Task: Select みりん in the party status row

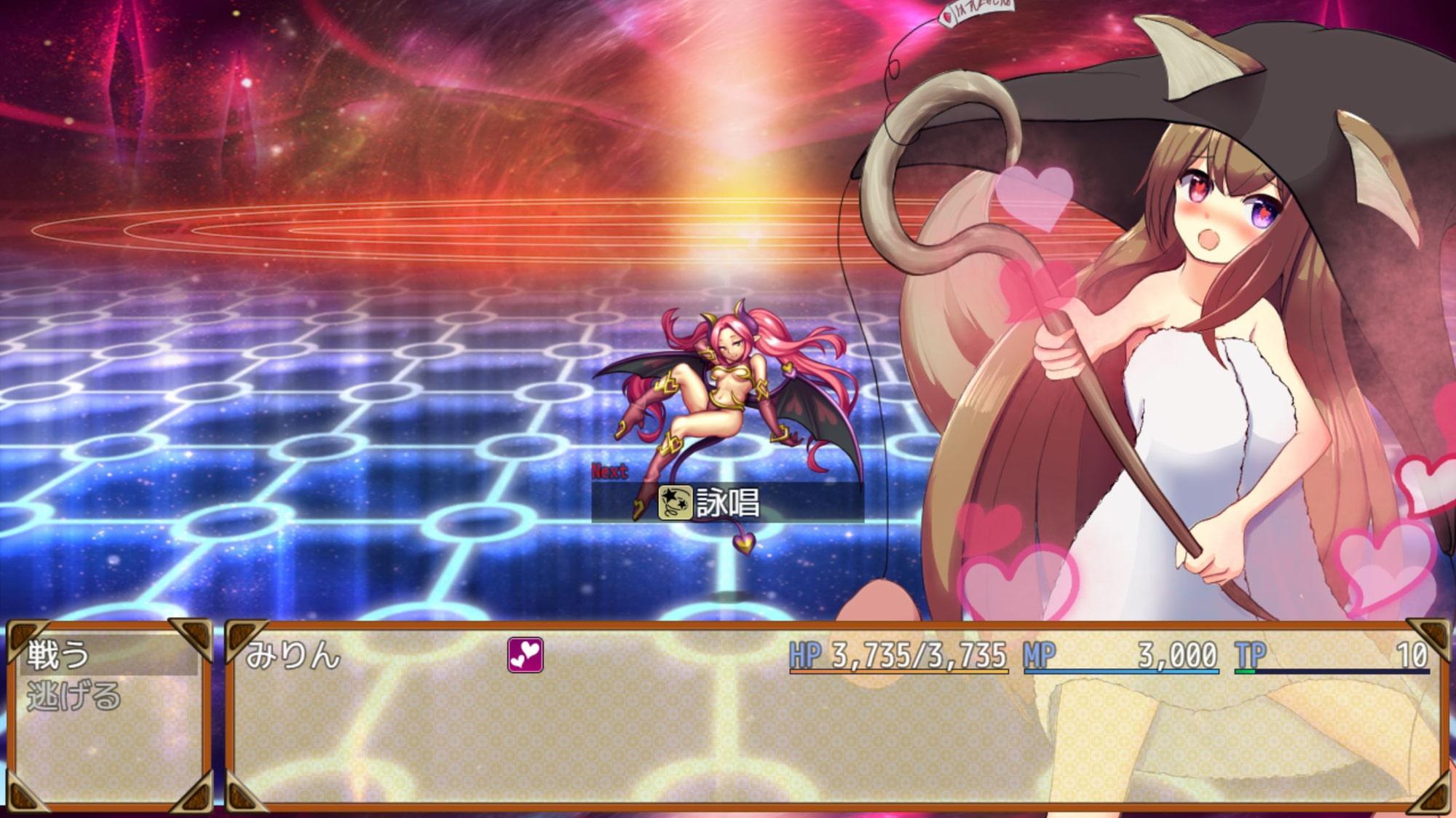Action: [293, 655]
